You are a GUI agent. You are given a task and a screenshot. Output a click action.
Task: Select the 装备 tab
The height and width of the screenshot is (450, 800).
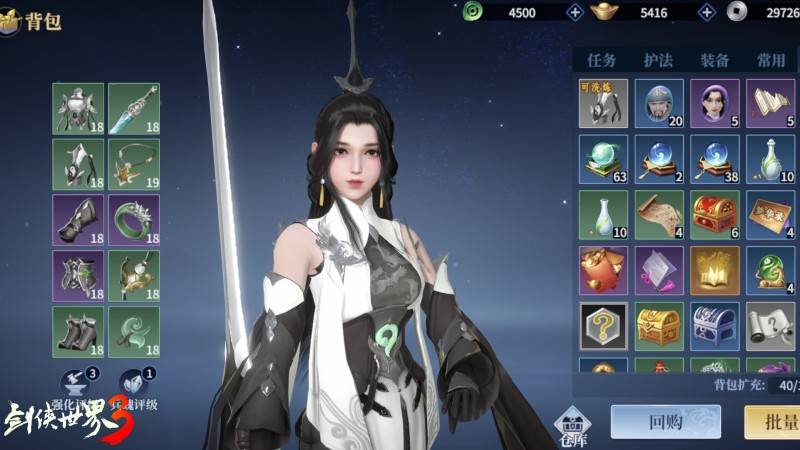coord(714,60)
